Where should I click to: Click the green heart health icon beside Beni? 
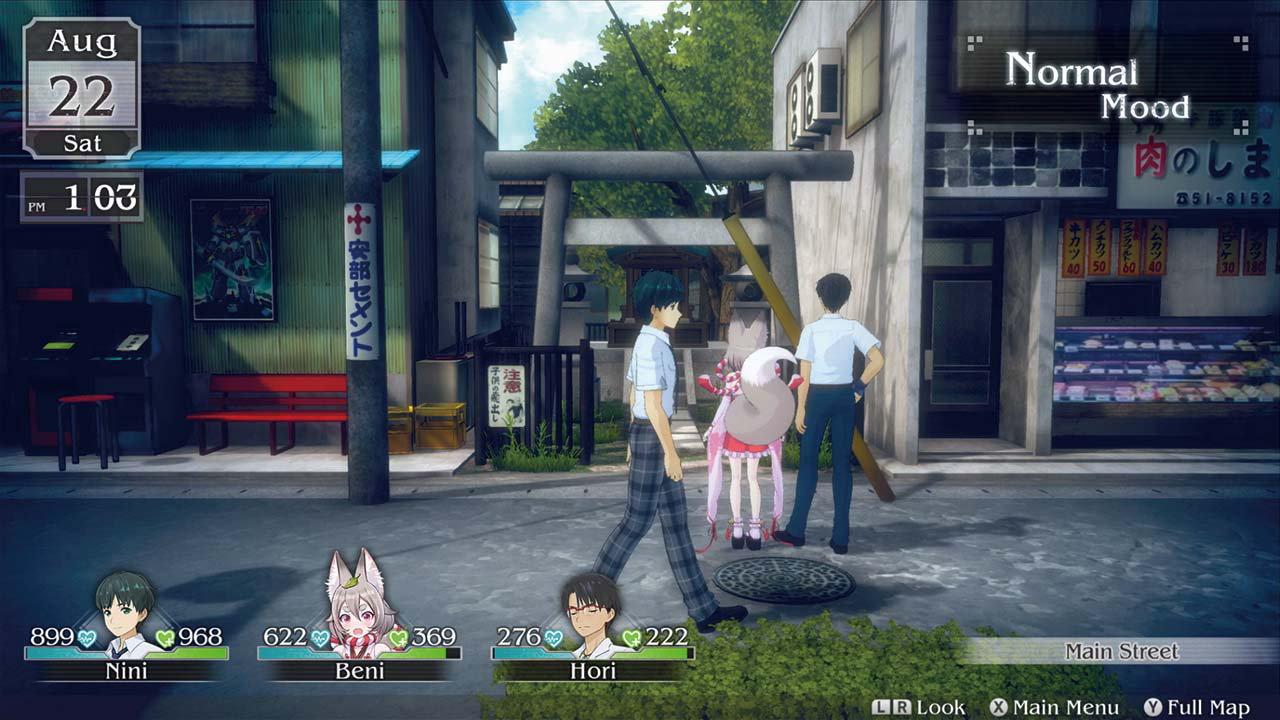[398, 638]
